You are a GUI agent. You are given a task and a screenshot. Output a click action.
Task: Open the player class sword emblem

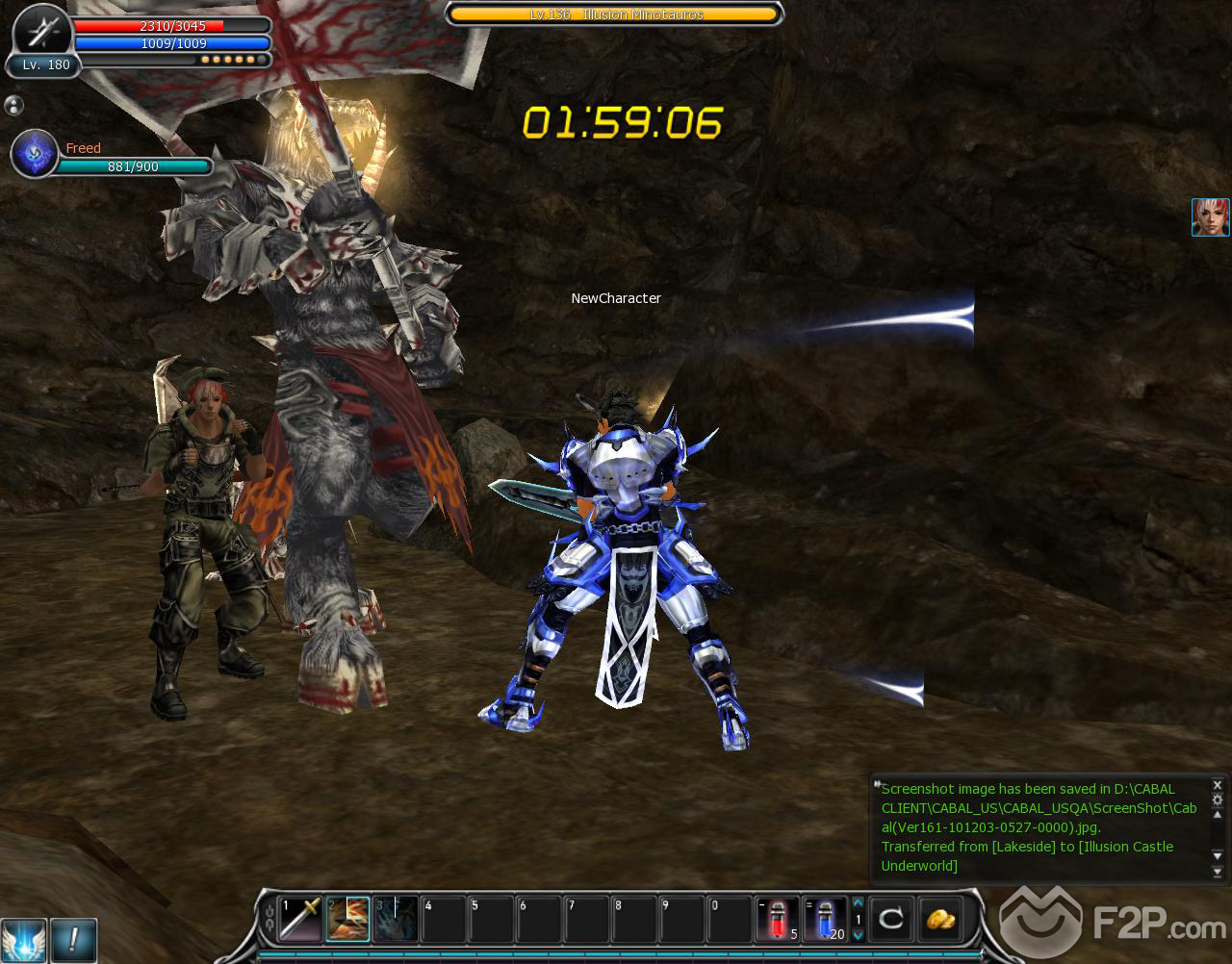43,33
